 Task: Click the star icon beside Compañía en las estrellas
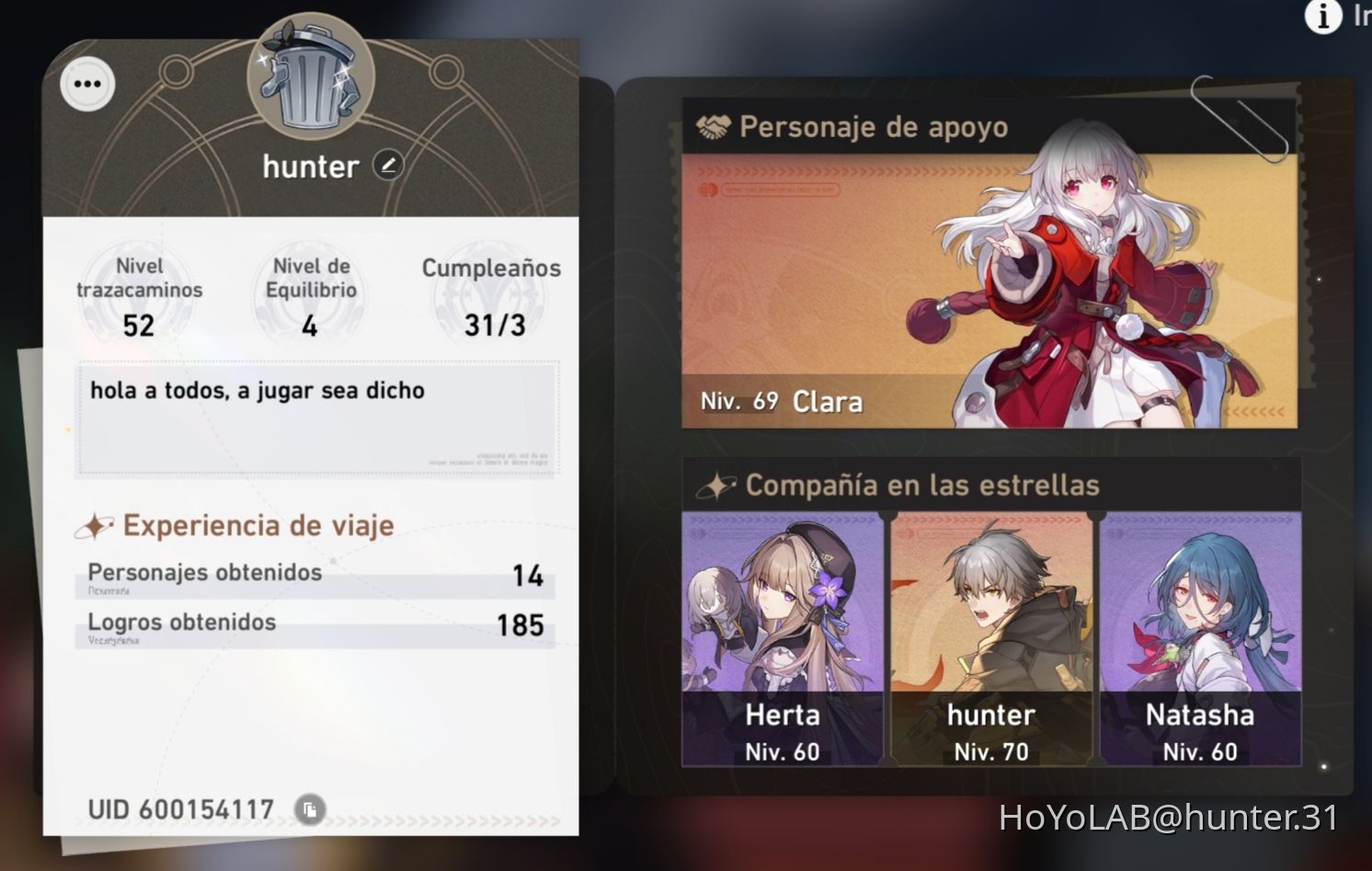719,484
